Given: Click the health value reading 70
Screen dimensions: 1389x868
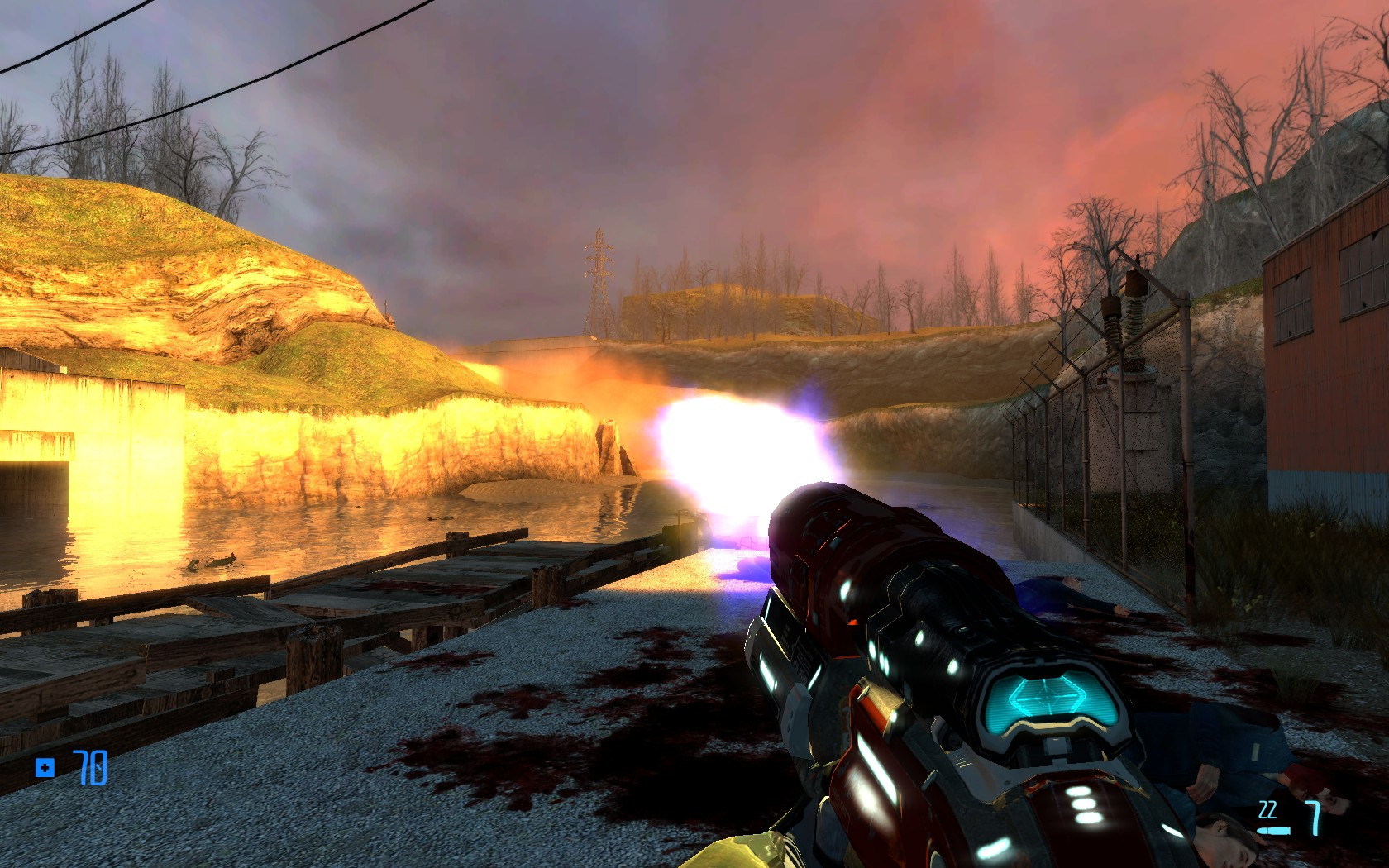Looking at the screenshot, I should click(x=91, y=769).
